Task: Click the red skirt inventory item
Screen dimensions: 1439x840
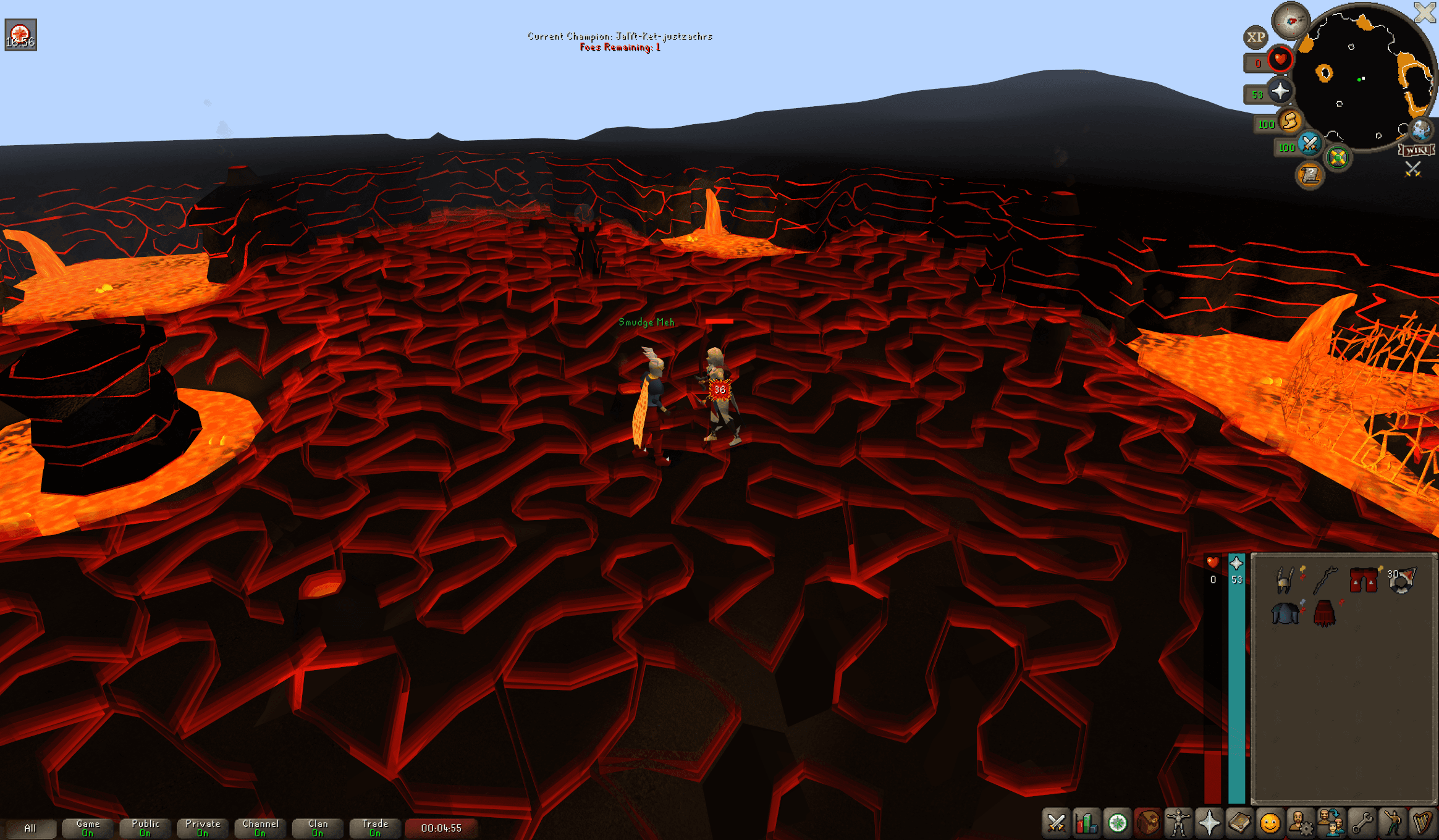Action: point(1325,613)
